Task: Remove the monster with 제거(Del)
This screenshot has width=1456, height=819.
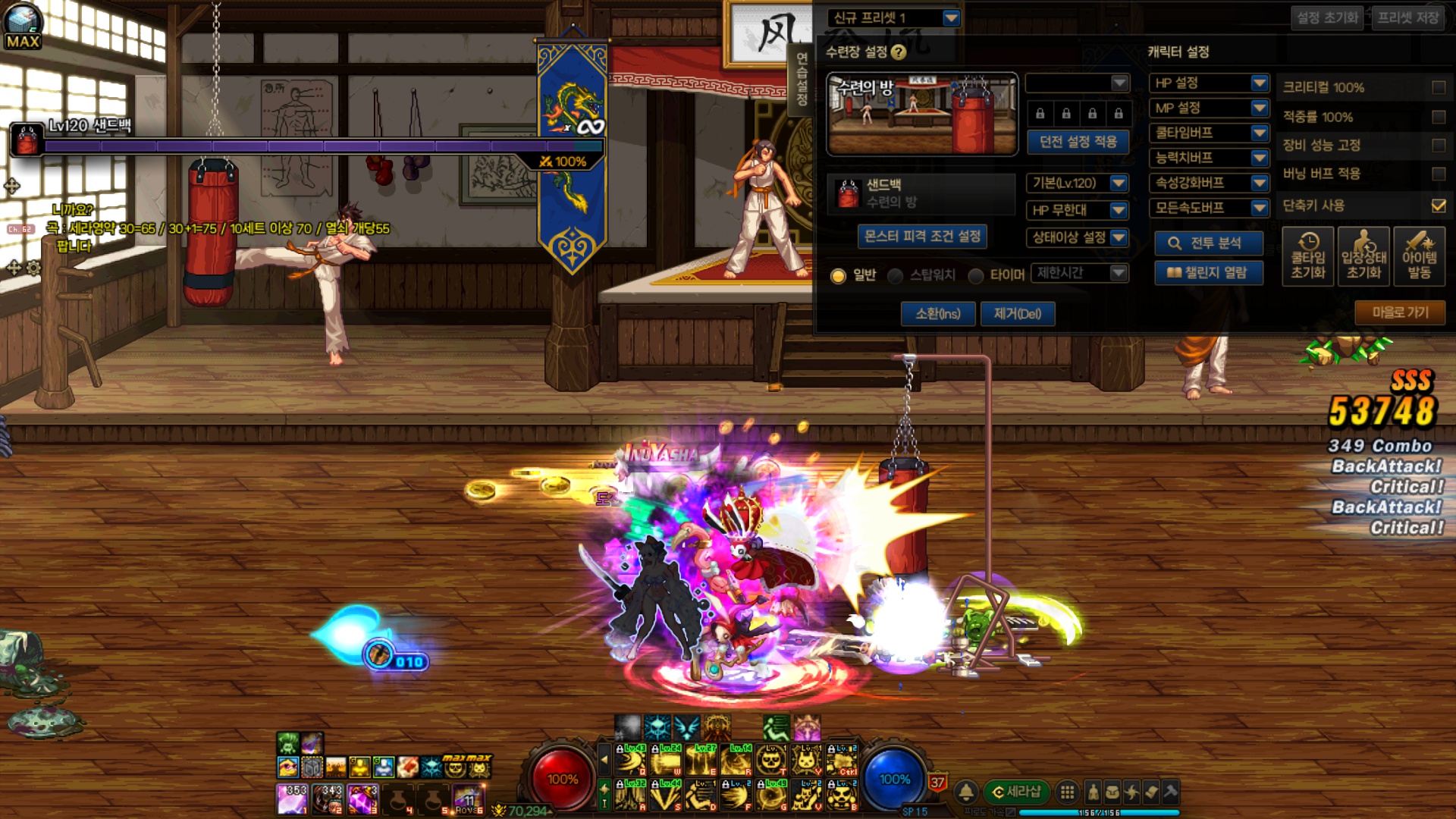Action: point(1017,314)
